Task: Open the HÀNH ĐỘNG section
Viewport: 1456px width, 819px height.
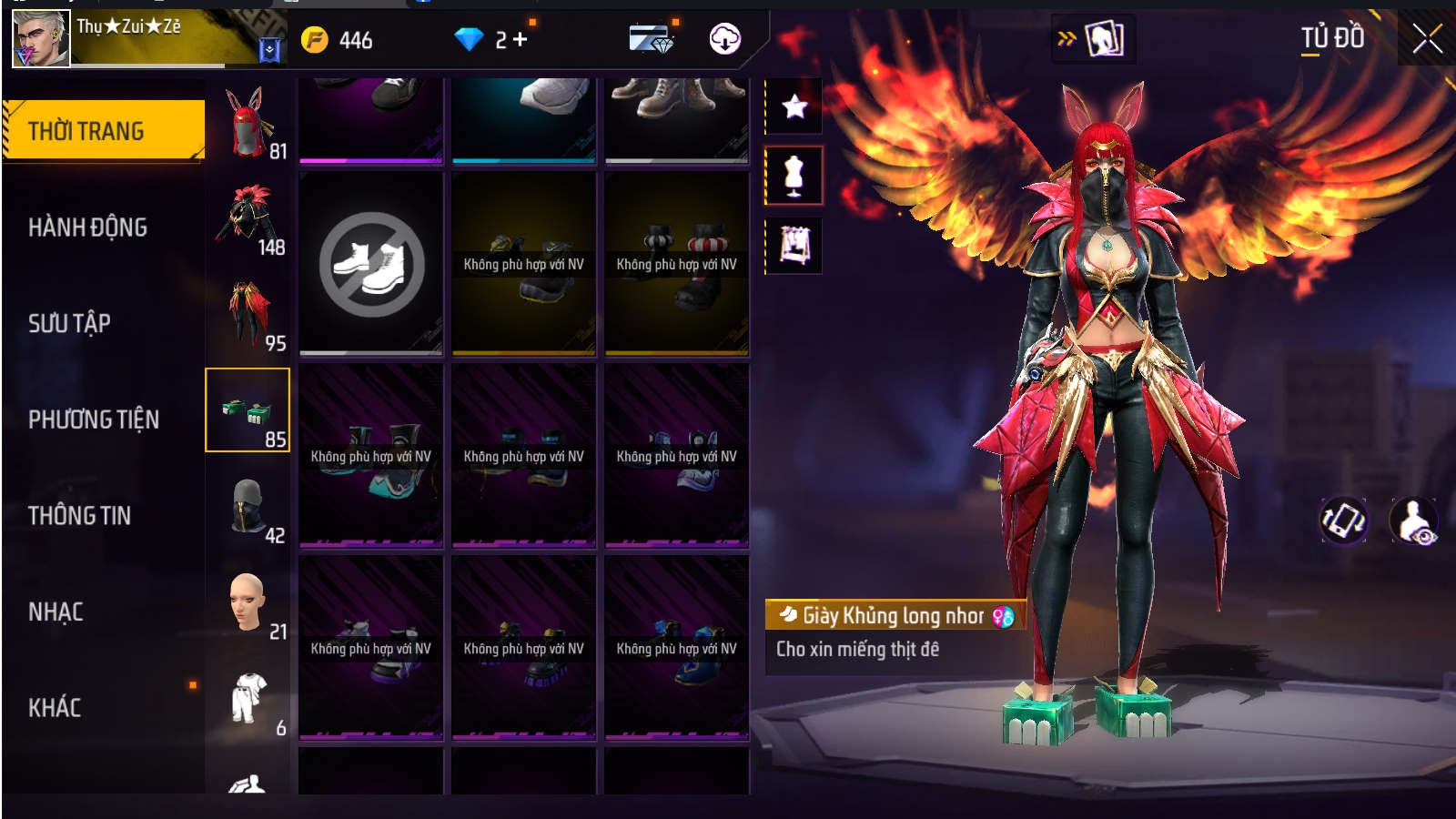Action: coord(87,227)
